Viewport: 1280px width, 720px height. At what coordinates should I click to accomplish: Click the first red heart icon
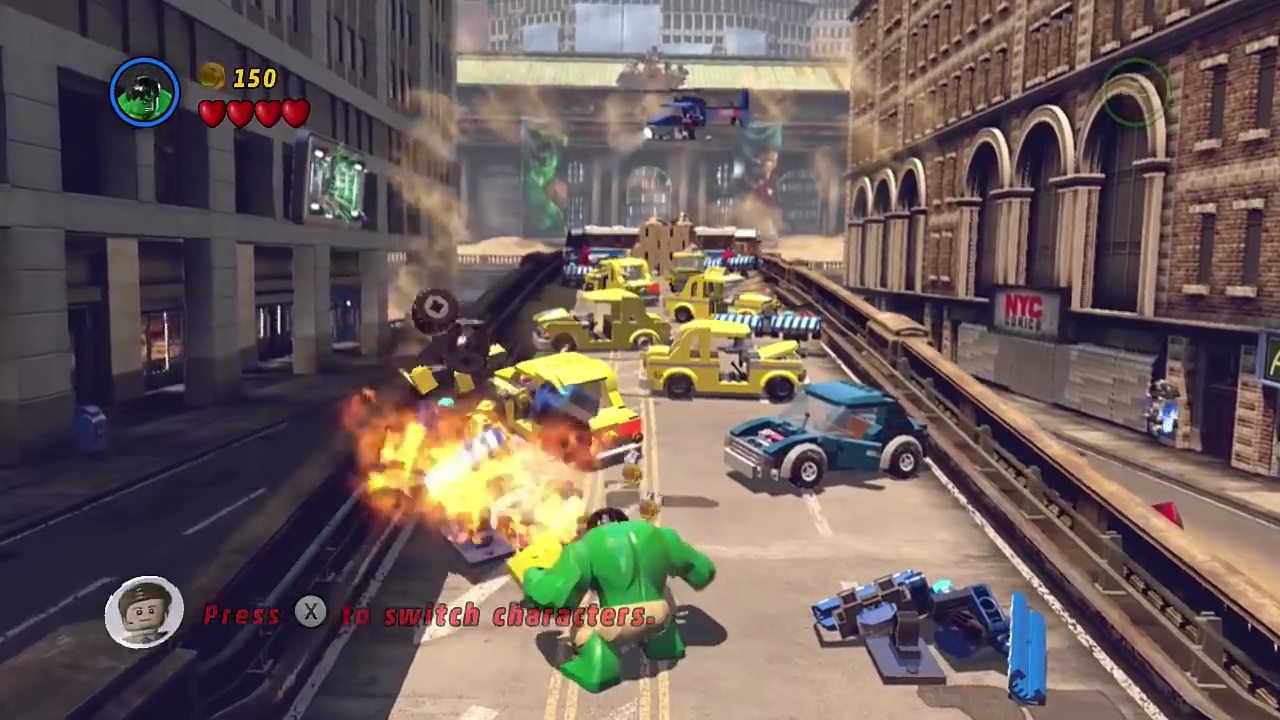(211, 113)
